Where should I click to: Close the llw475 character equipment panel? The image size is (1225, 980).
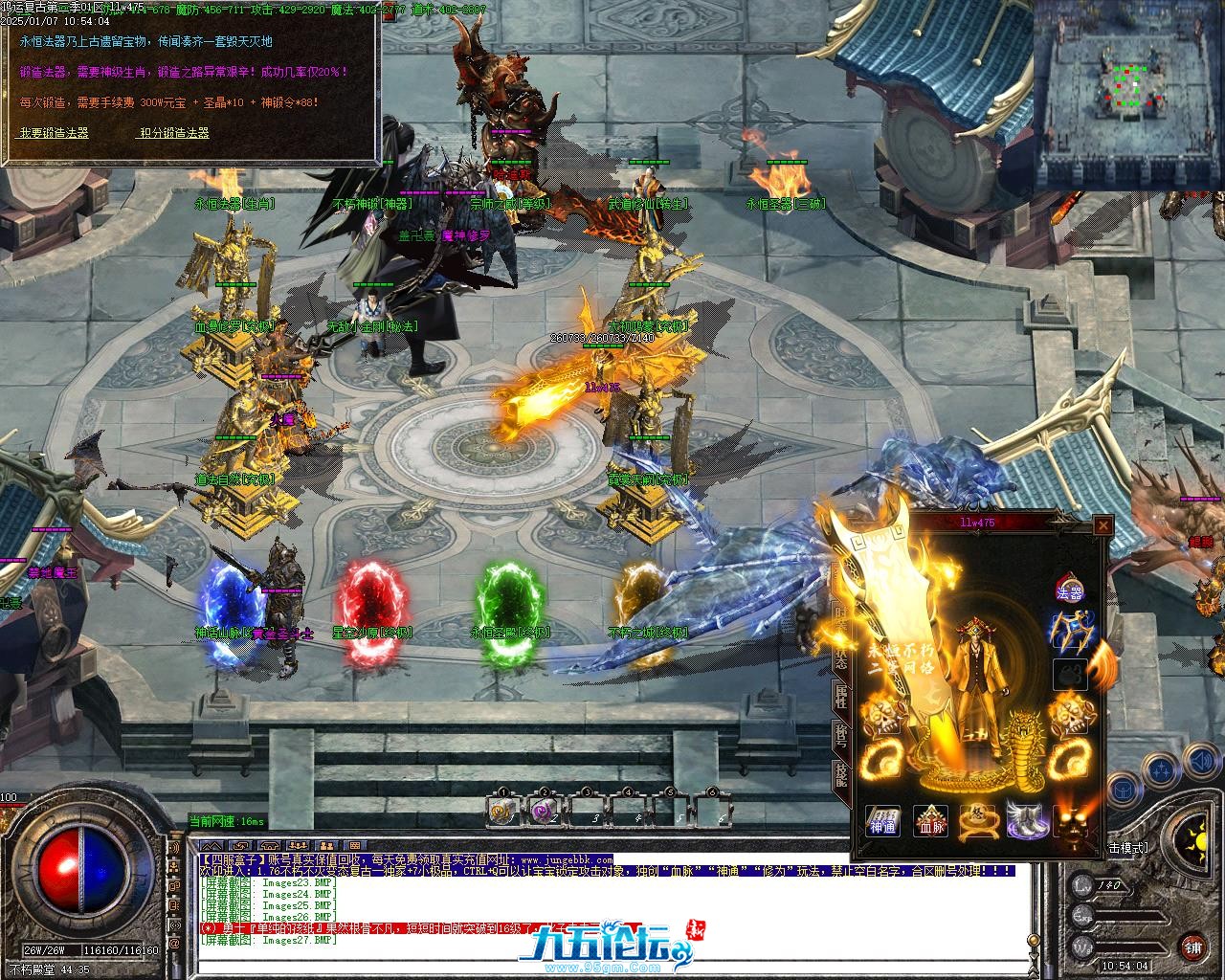click(x=1103, y=524)
